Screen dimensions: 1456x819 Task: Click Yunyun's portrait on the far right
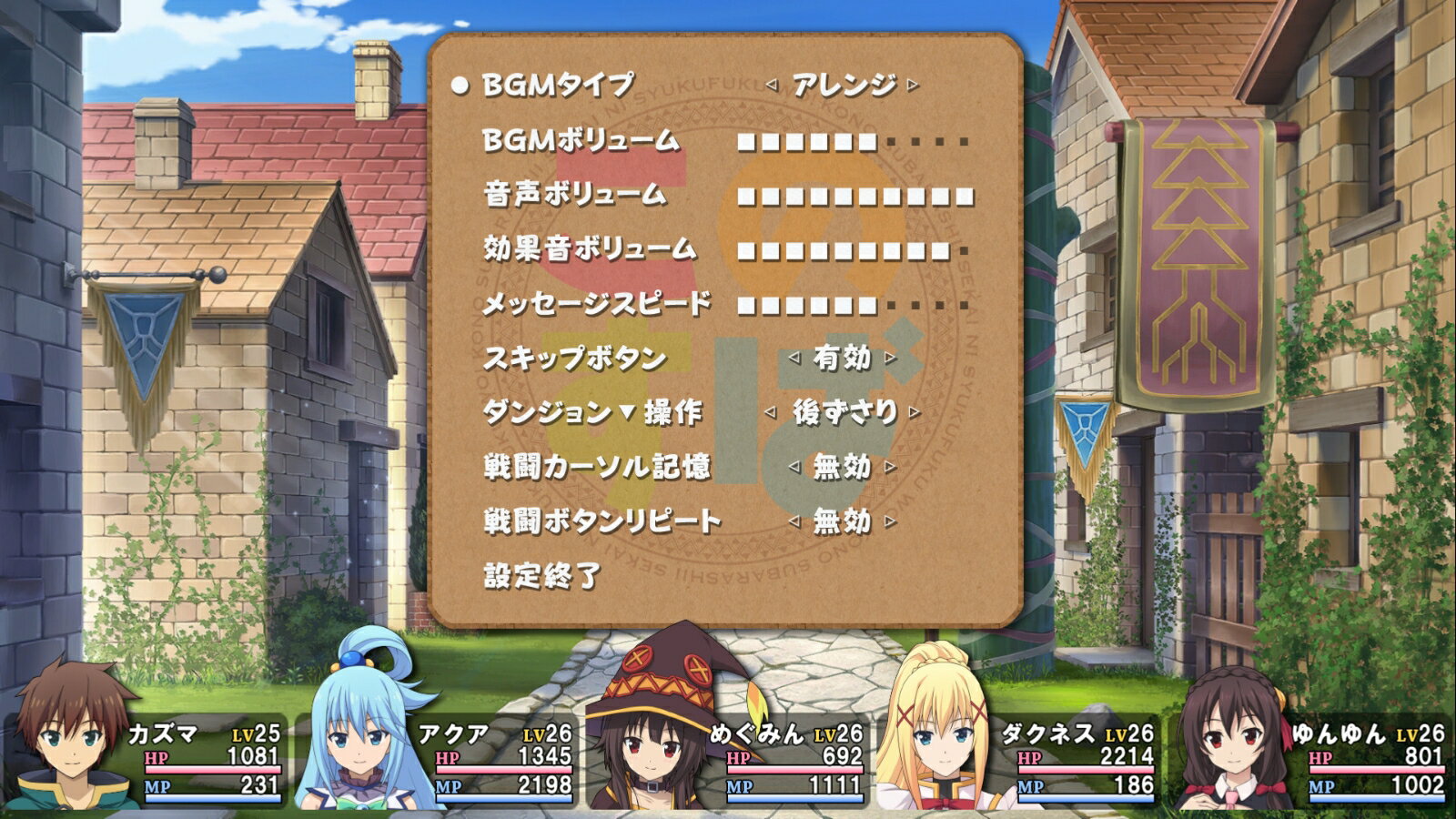(x=1228, y=737)
